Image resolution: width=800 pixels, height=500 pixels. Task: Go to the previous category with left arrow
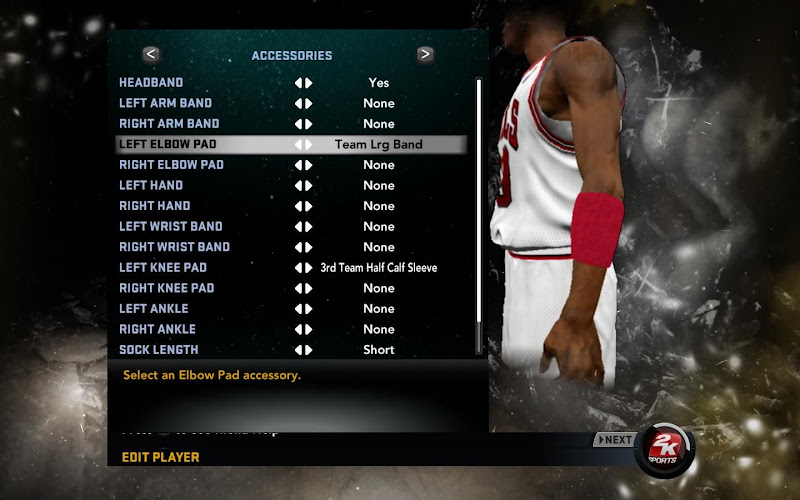(151, 55)
